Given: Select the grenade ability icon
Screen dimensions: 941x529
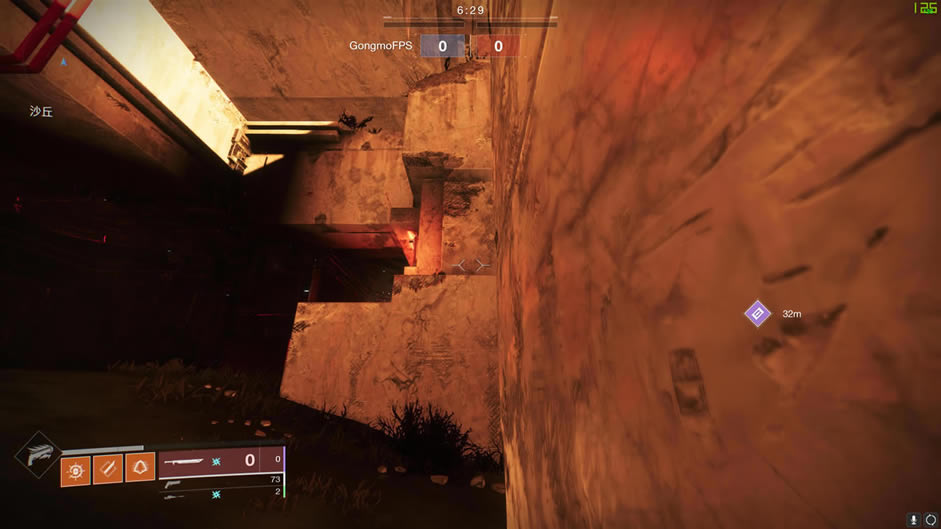Looking at the screenshot, I should (76, 468).
